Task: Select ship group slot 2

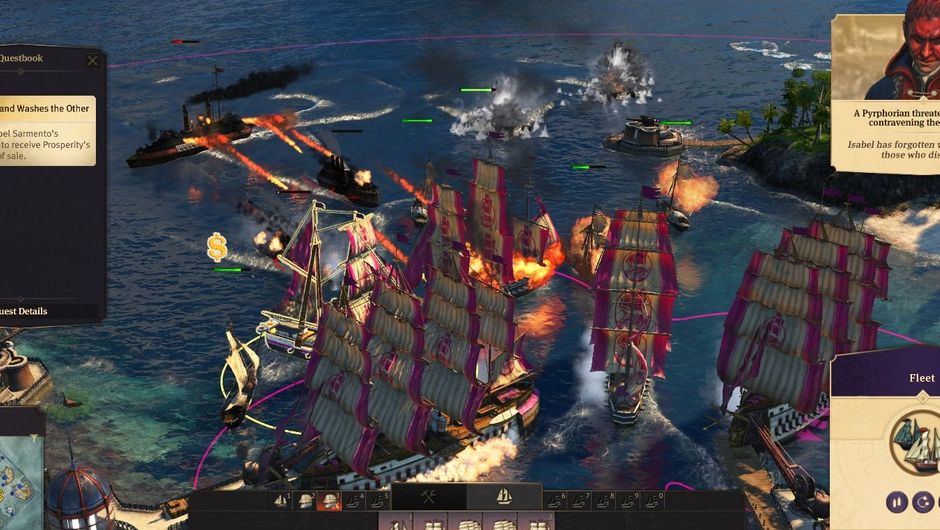Action: 304,500
